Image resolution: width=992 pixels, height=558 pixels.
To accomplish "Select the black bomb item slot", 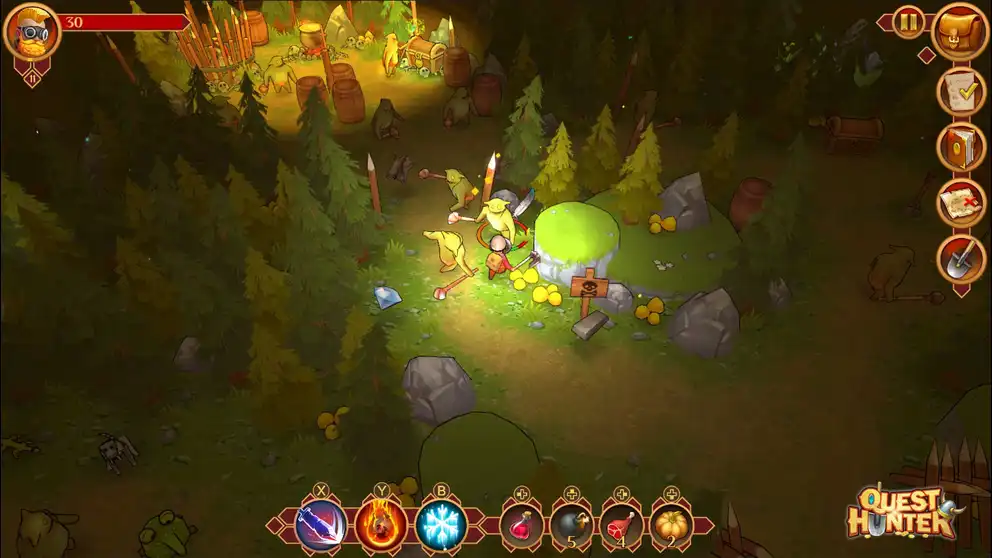I will (572, 525).
